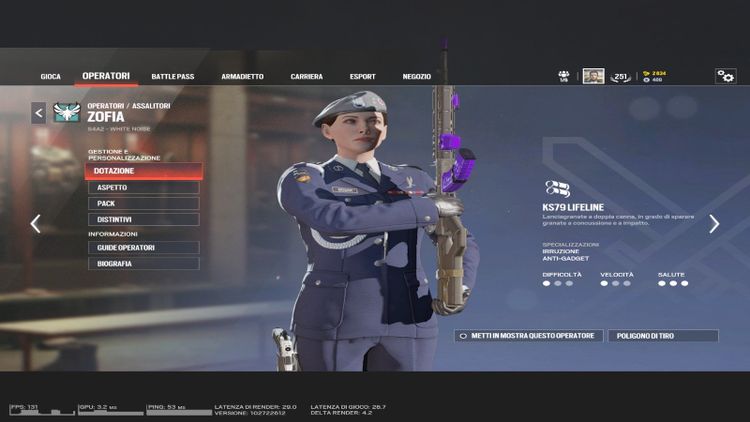Go to the next operator with right arrow
This screenshot has width=750, height=422.
click(714, 224)
